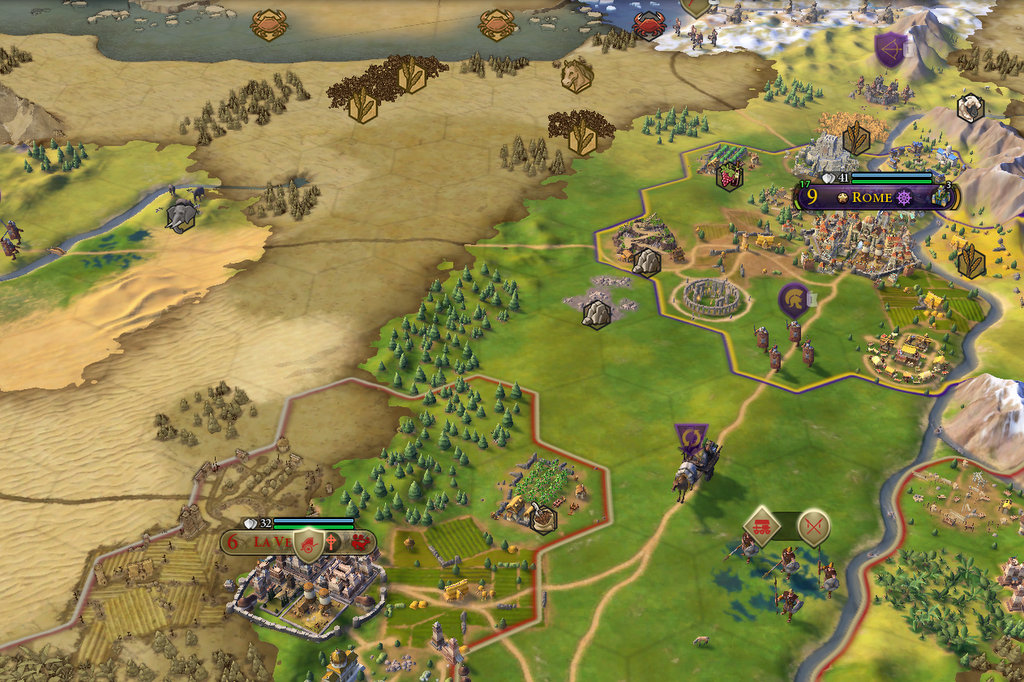This screenshot has width=1024, height=682.
Task: Click the red shield icon on La Venta banner
Action: (309, 543)
